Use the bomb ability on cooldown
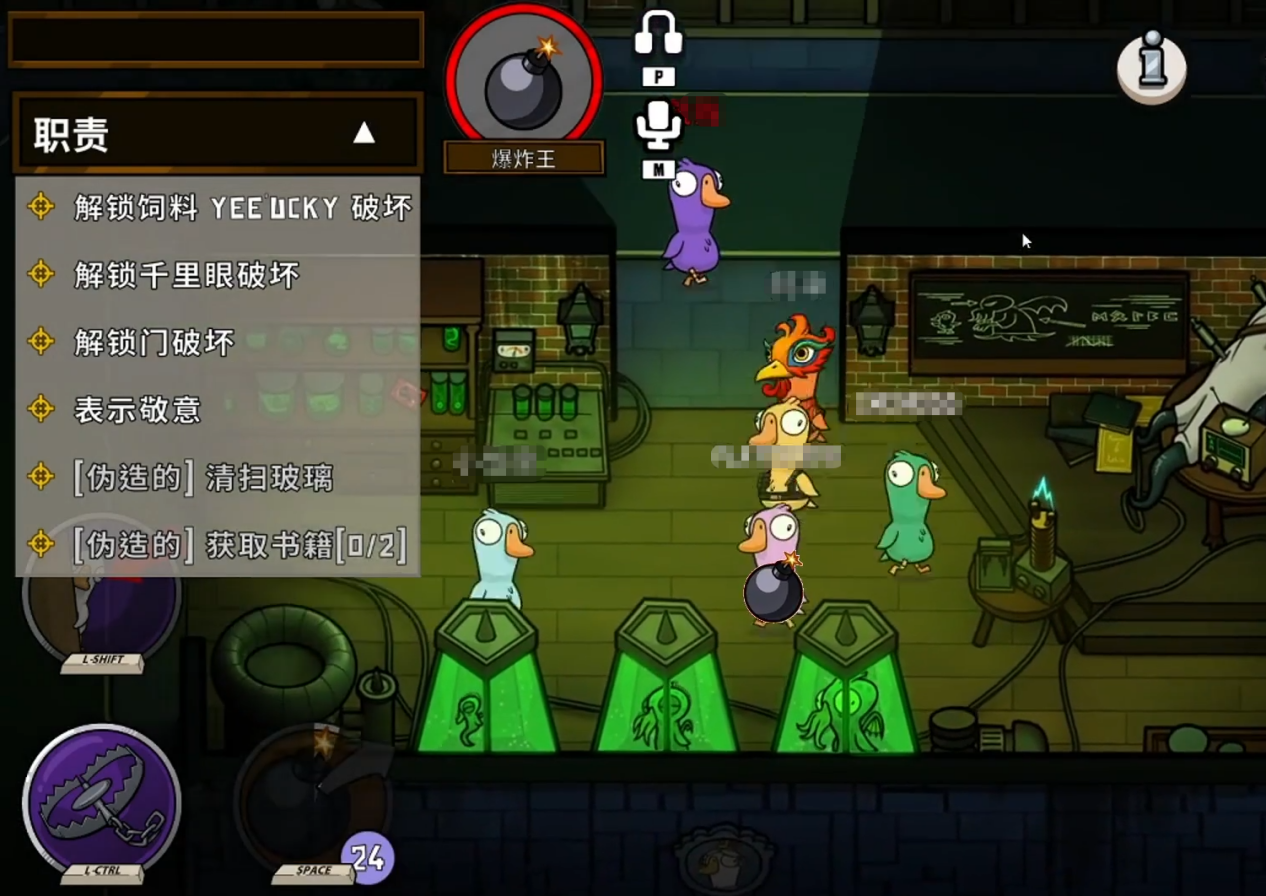 point(312,803)
